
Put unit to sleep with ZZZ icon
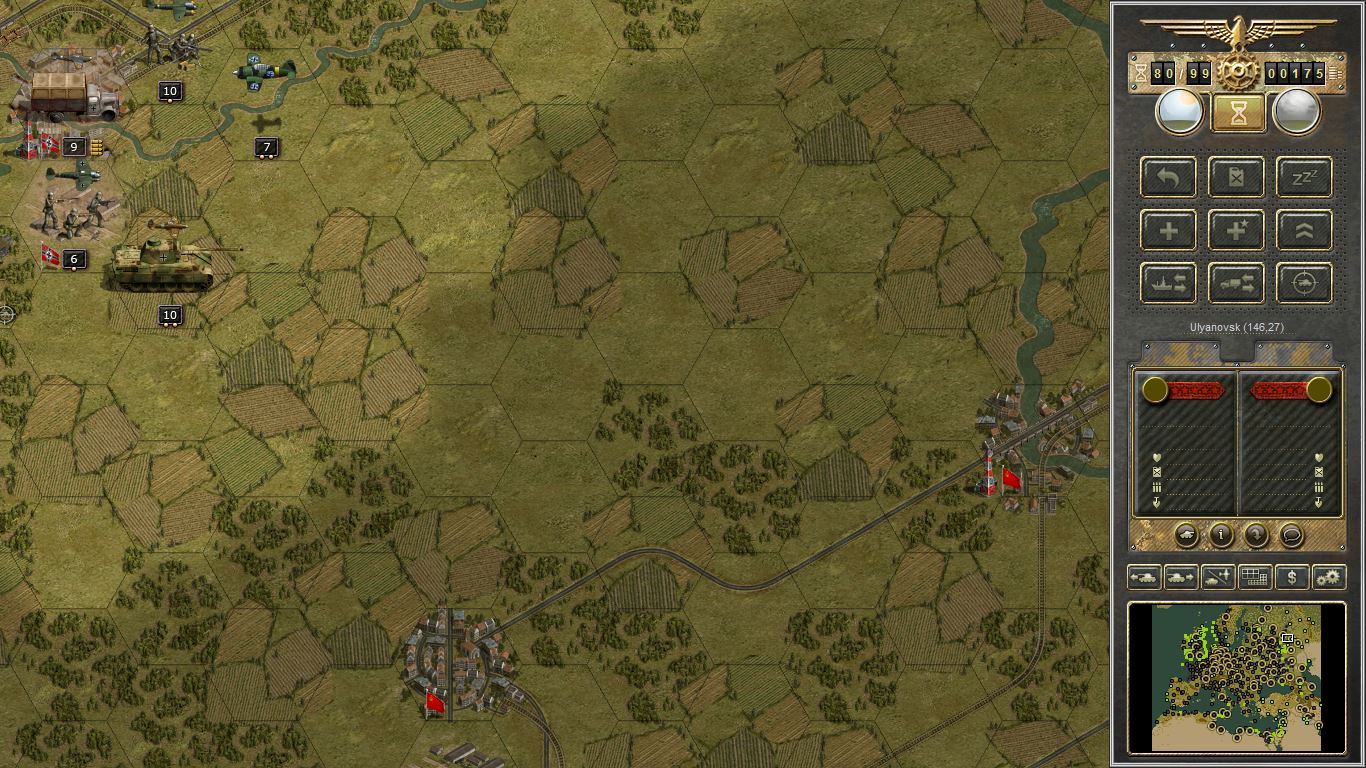(x=1303, y=177)
